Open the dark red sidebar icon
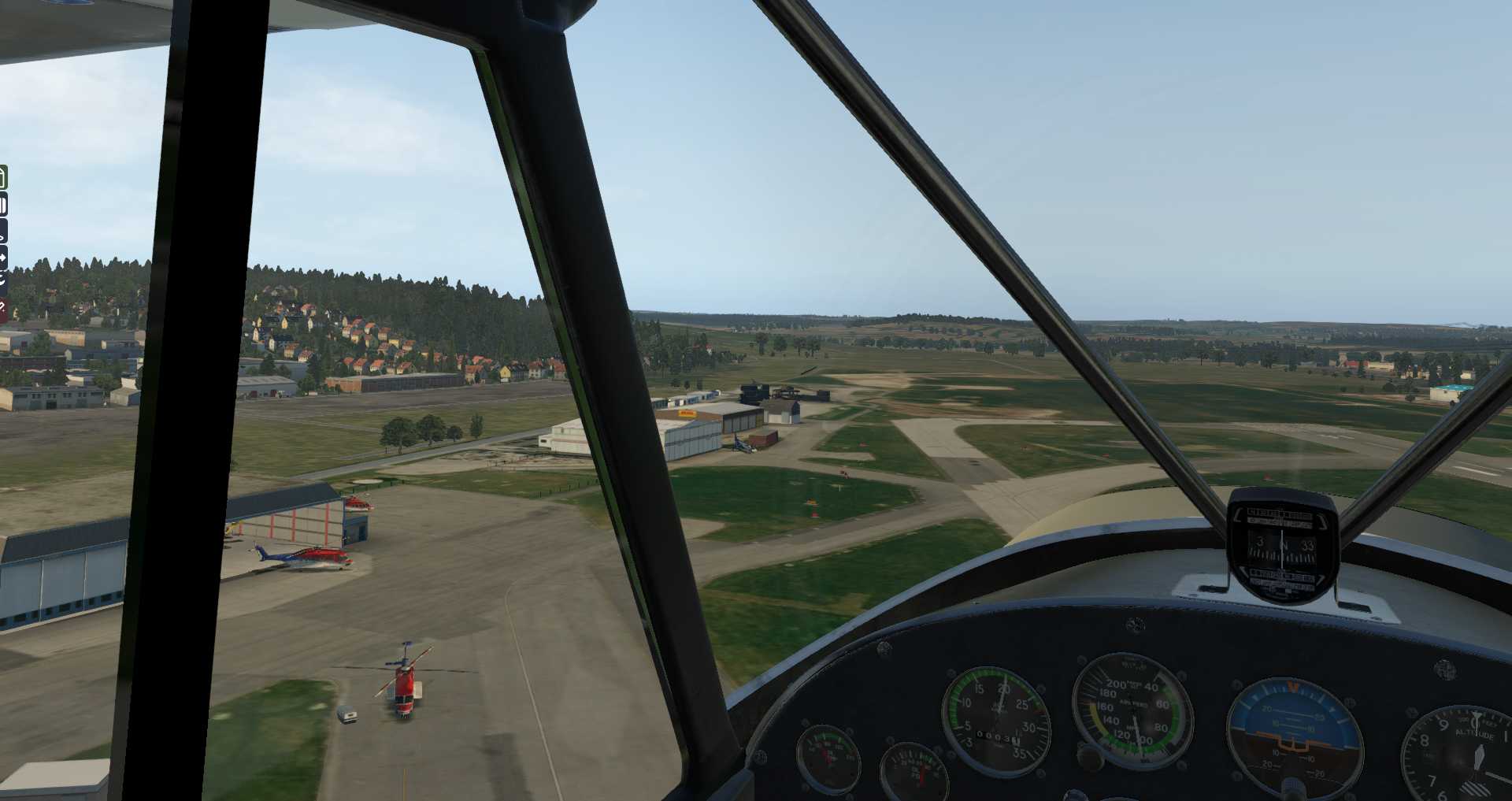 coord(3,308)
